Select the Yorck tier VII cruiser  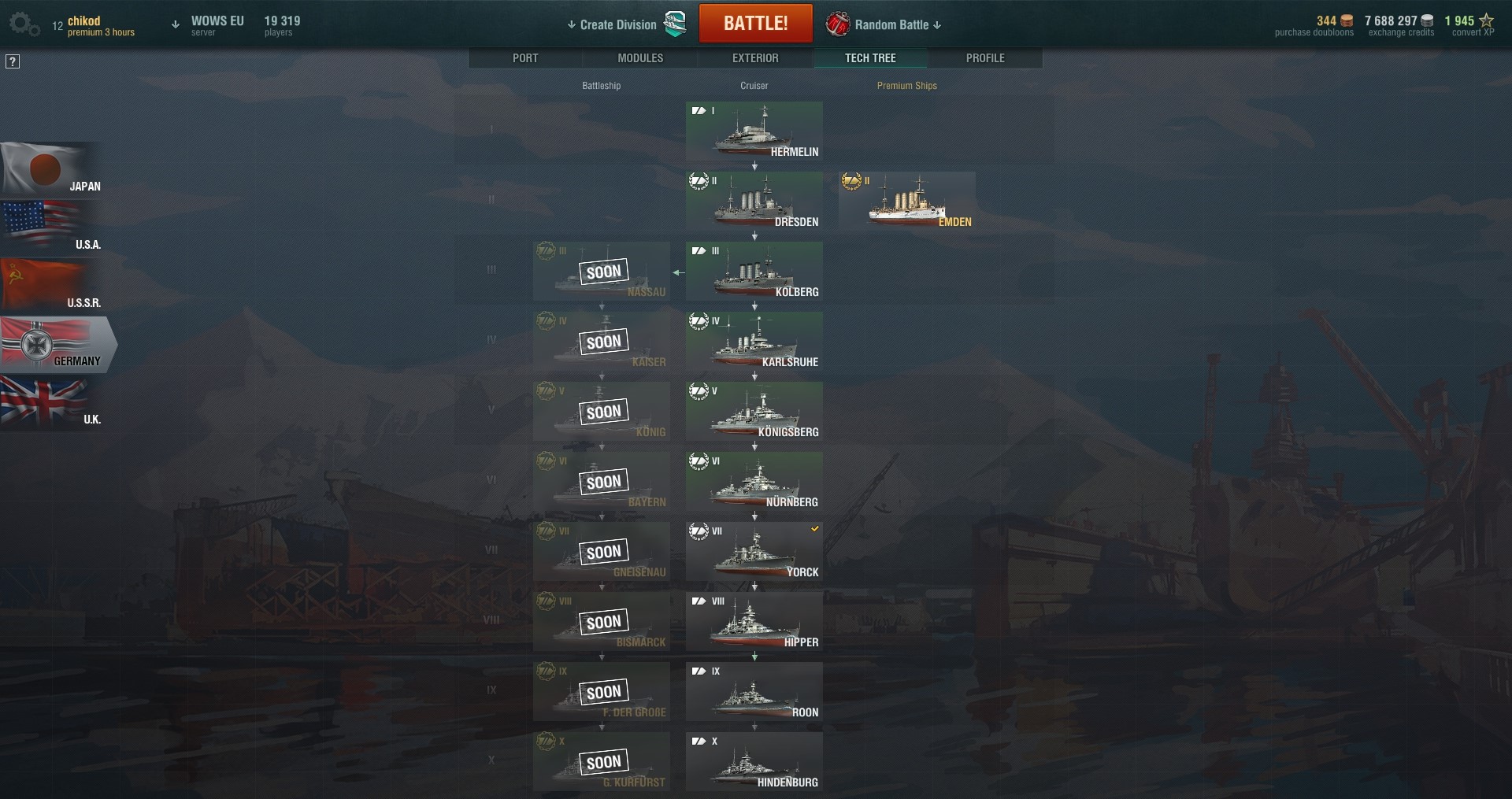tap(754, 552)
